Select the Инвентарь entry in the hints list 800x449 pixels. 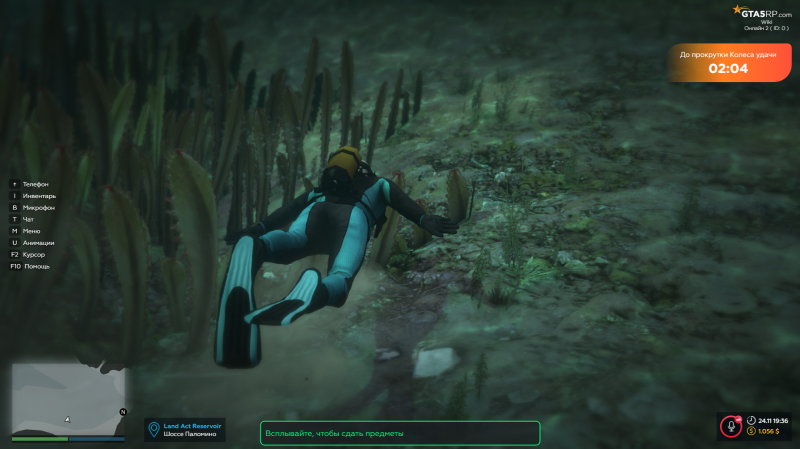coord(38,196)
